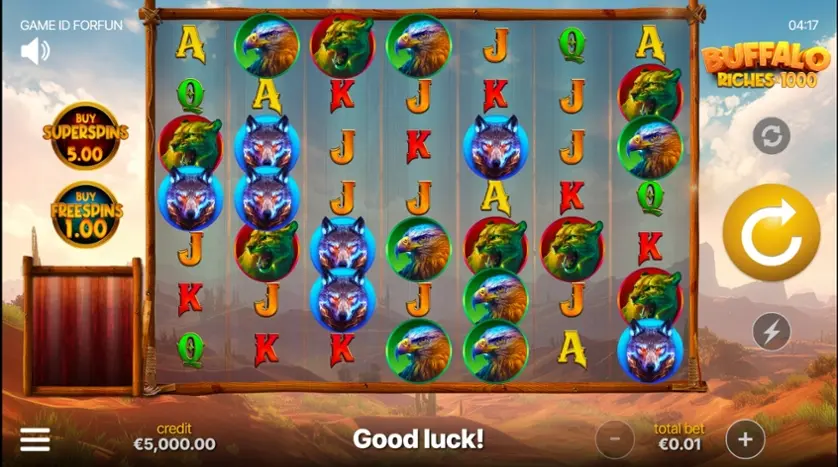Buy Superspins for 5.00
Image resolution: width=838 pixels, height=467 pixels.
[x=84, y=135]
